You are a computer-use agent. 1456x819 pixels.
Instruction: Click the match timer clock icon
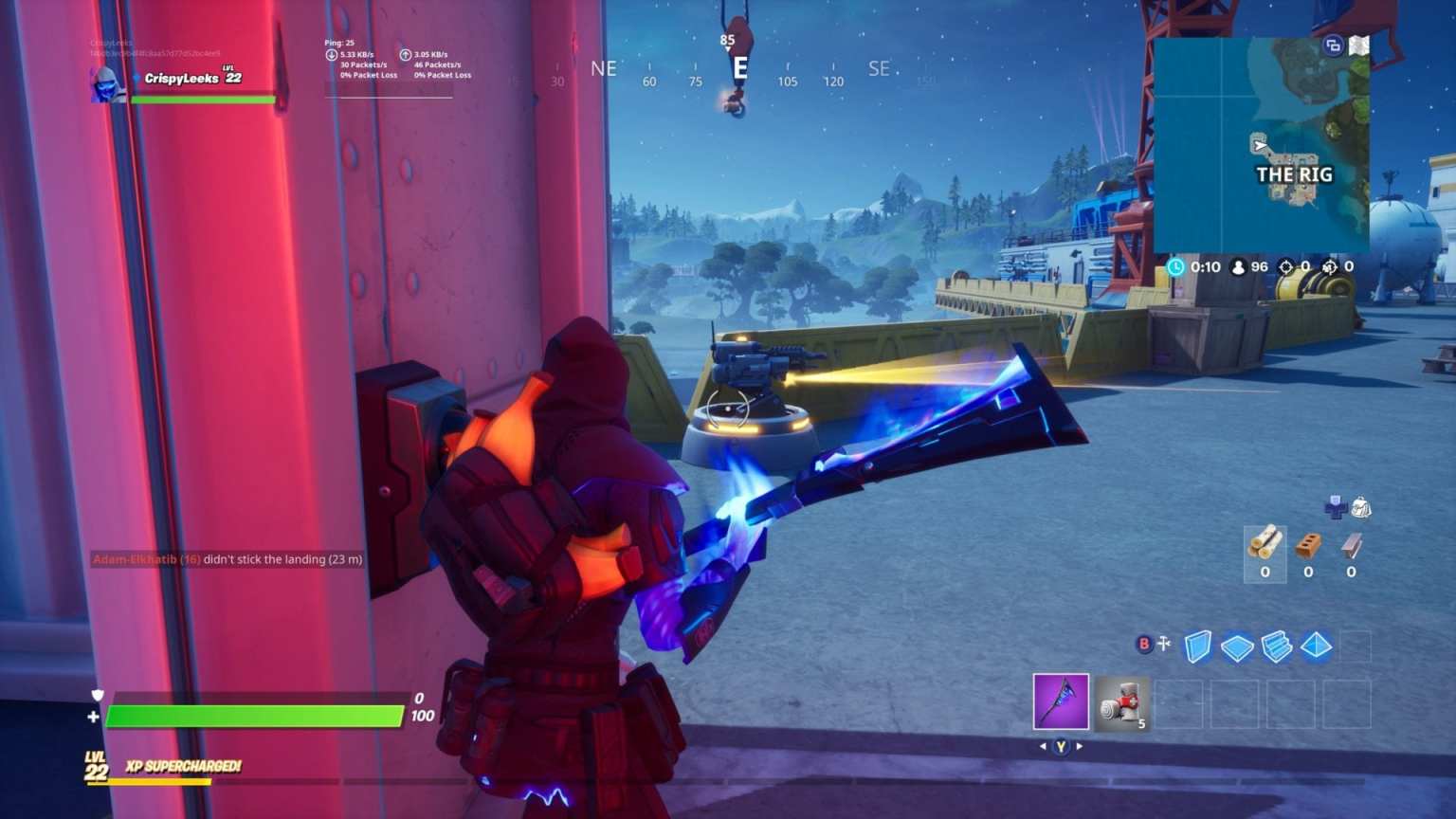tap(1177, 266)
